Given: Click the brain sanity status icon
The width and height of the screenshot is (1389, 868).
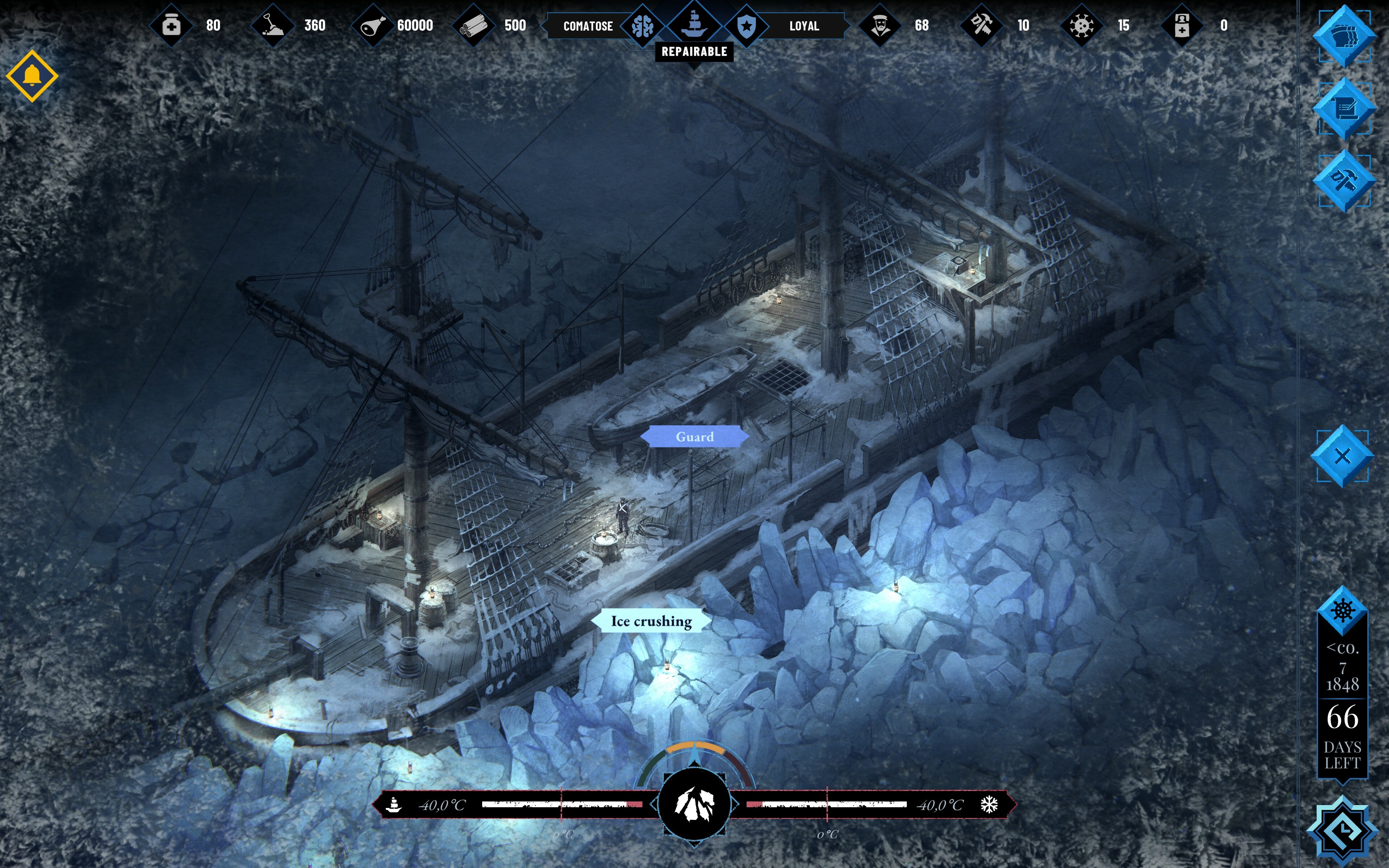Looking at the screenshot, I should click(x=642, y=26).
